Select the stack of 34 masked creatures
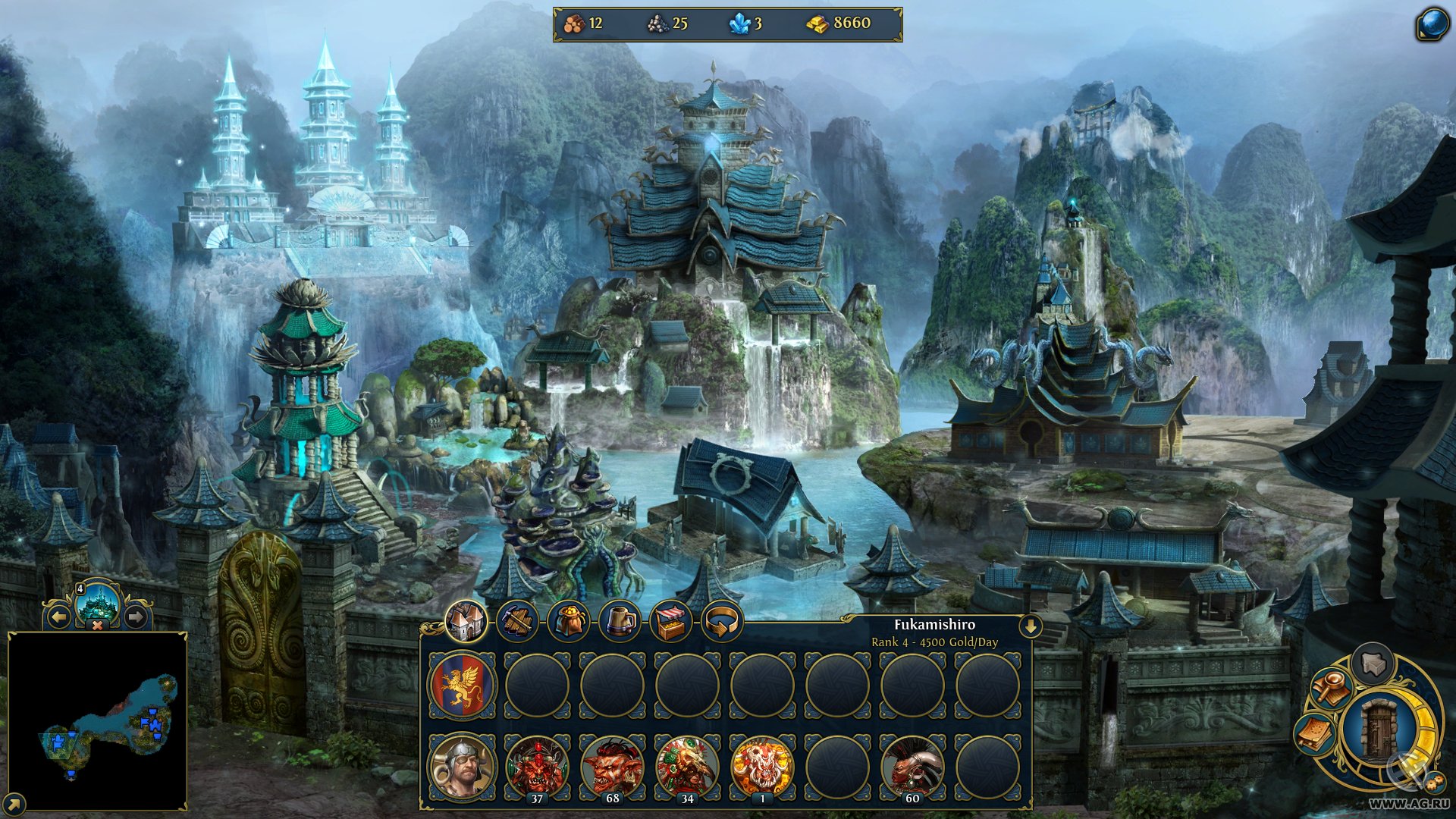The image size is (1456, 819). coord(687,766)
